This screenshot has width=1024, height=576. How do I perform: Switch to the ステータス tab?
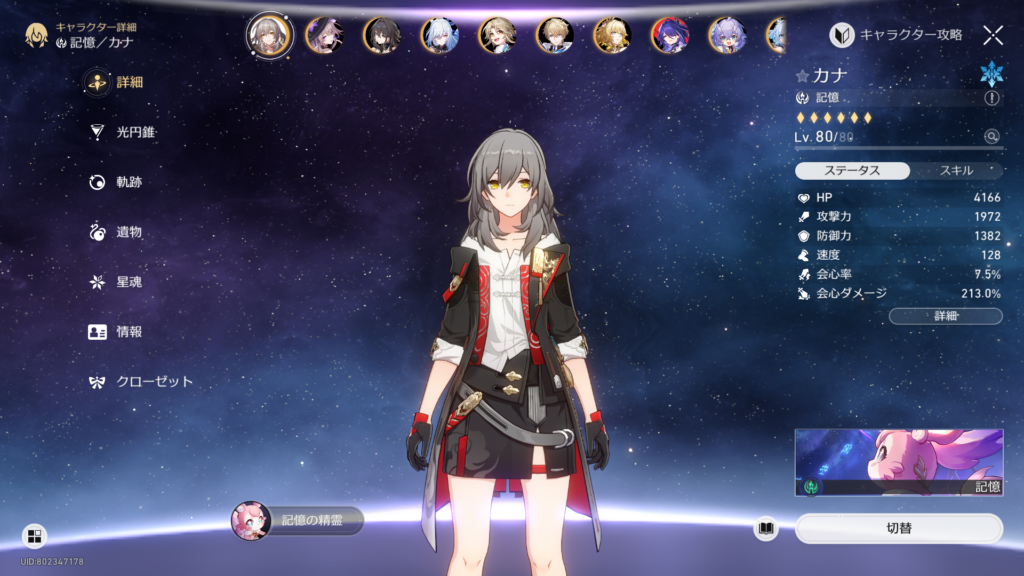pyautogui.click(x=853, y=171)
